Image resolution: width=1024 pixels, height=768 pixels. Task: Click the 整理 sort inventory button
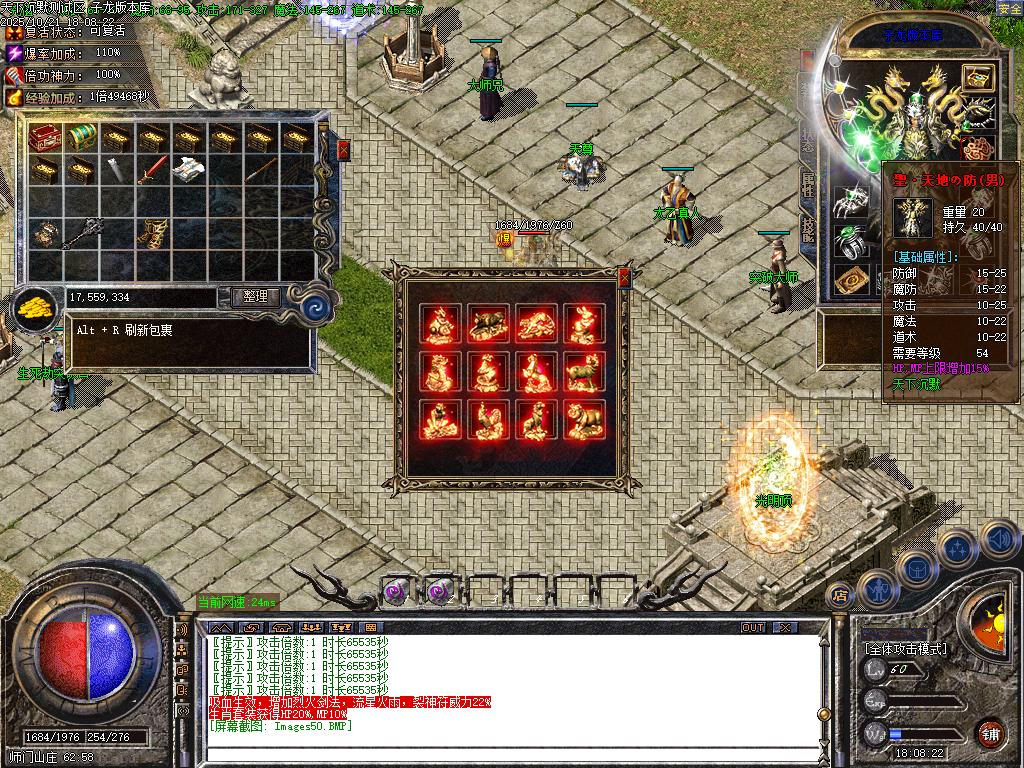click(x=255, y=297)
